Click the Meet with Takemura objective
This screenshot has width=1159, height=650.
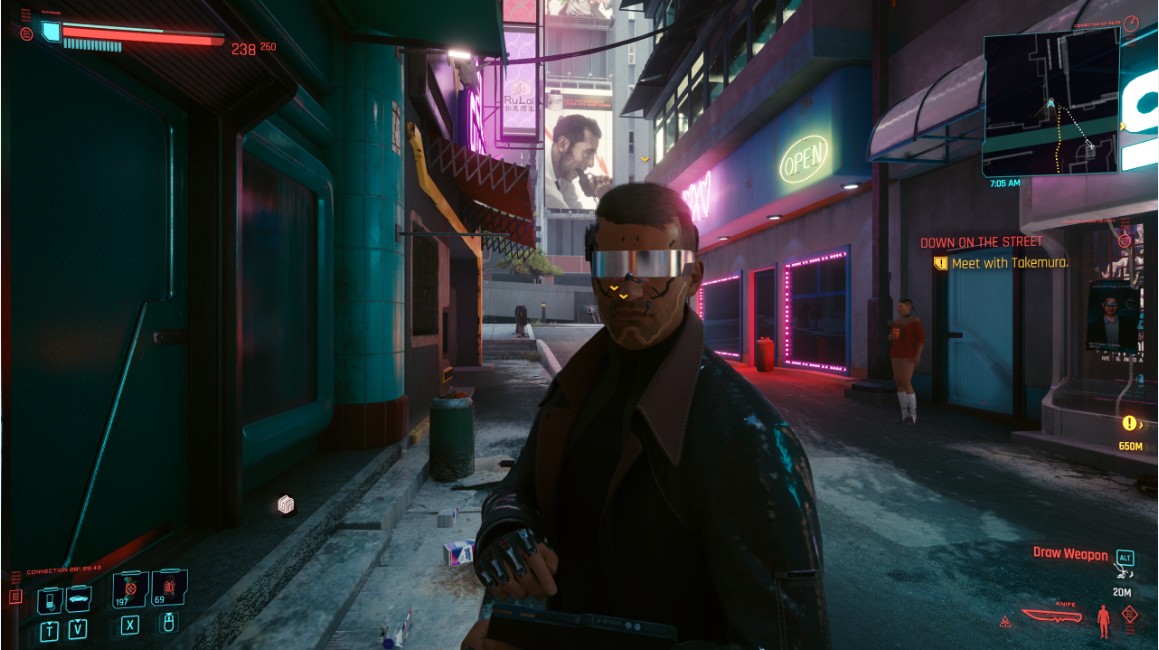1009,263
